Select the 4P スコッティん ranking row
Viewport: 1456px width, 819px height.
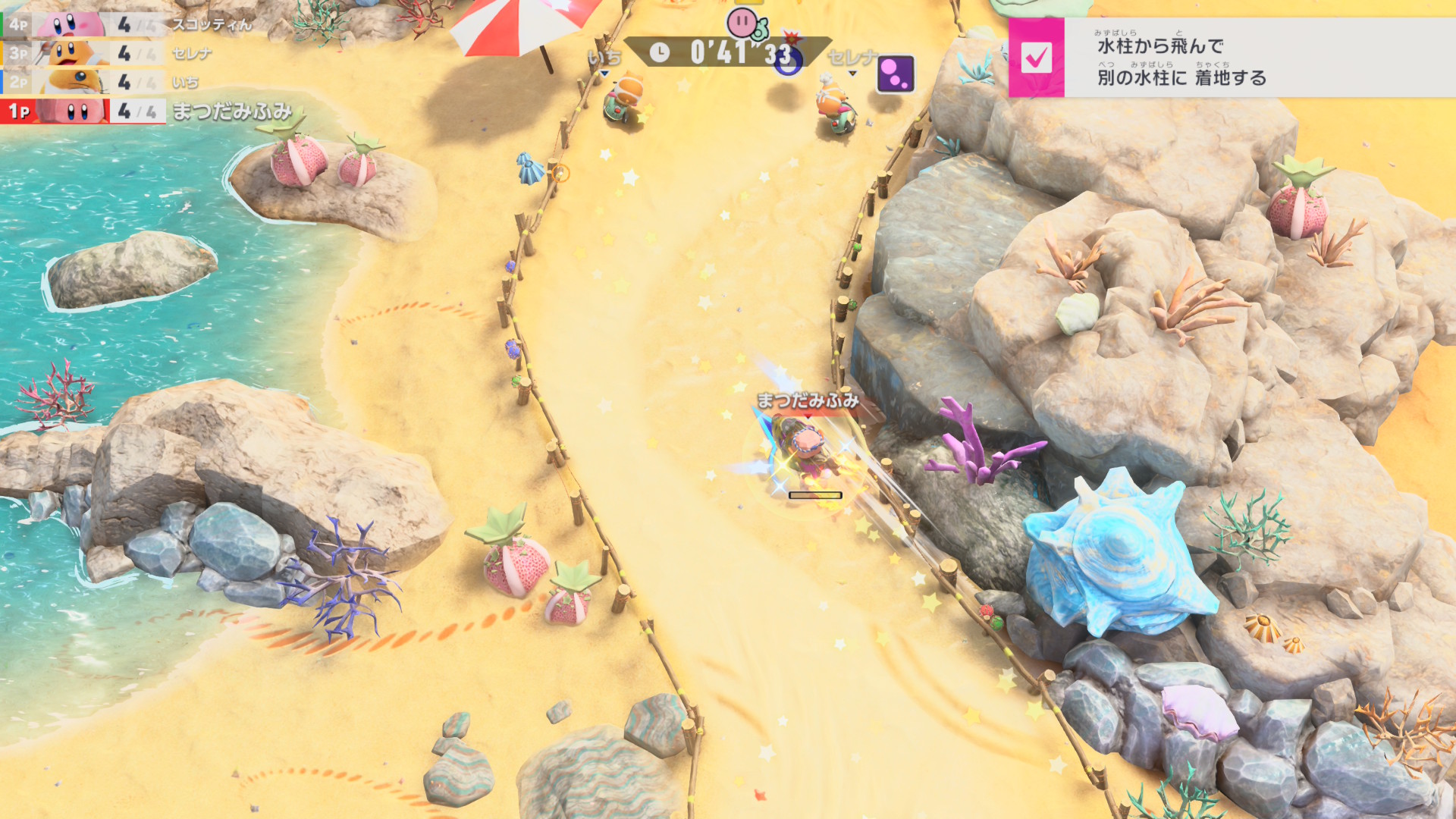[125, 24]
